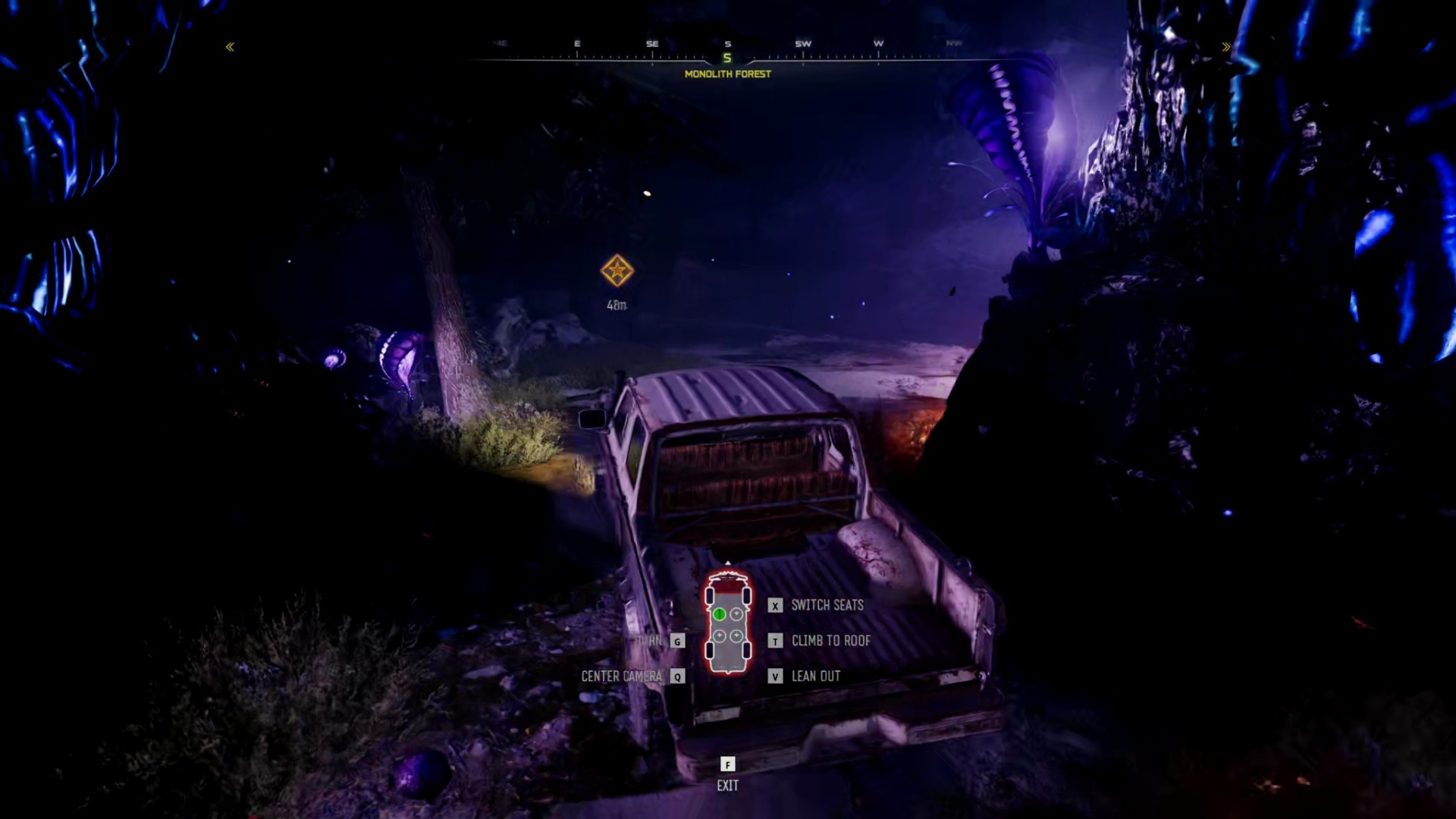Expand the right double-chevron compass arrow

pyautogui.click(x=1227, y=46)
